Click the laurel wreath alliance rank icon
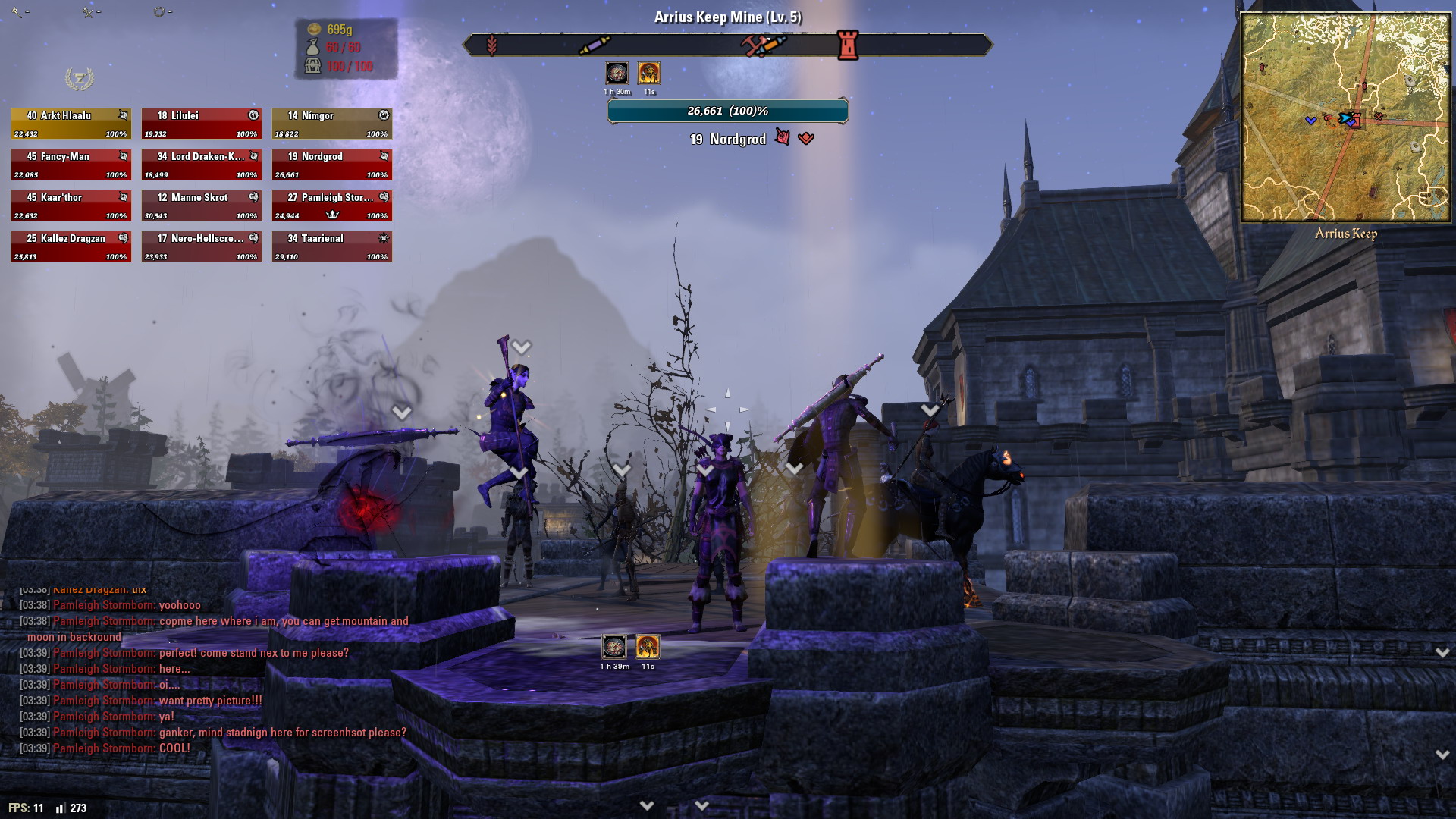This screenshot has height=819, width=1456. pos(79,78)
